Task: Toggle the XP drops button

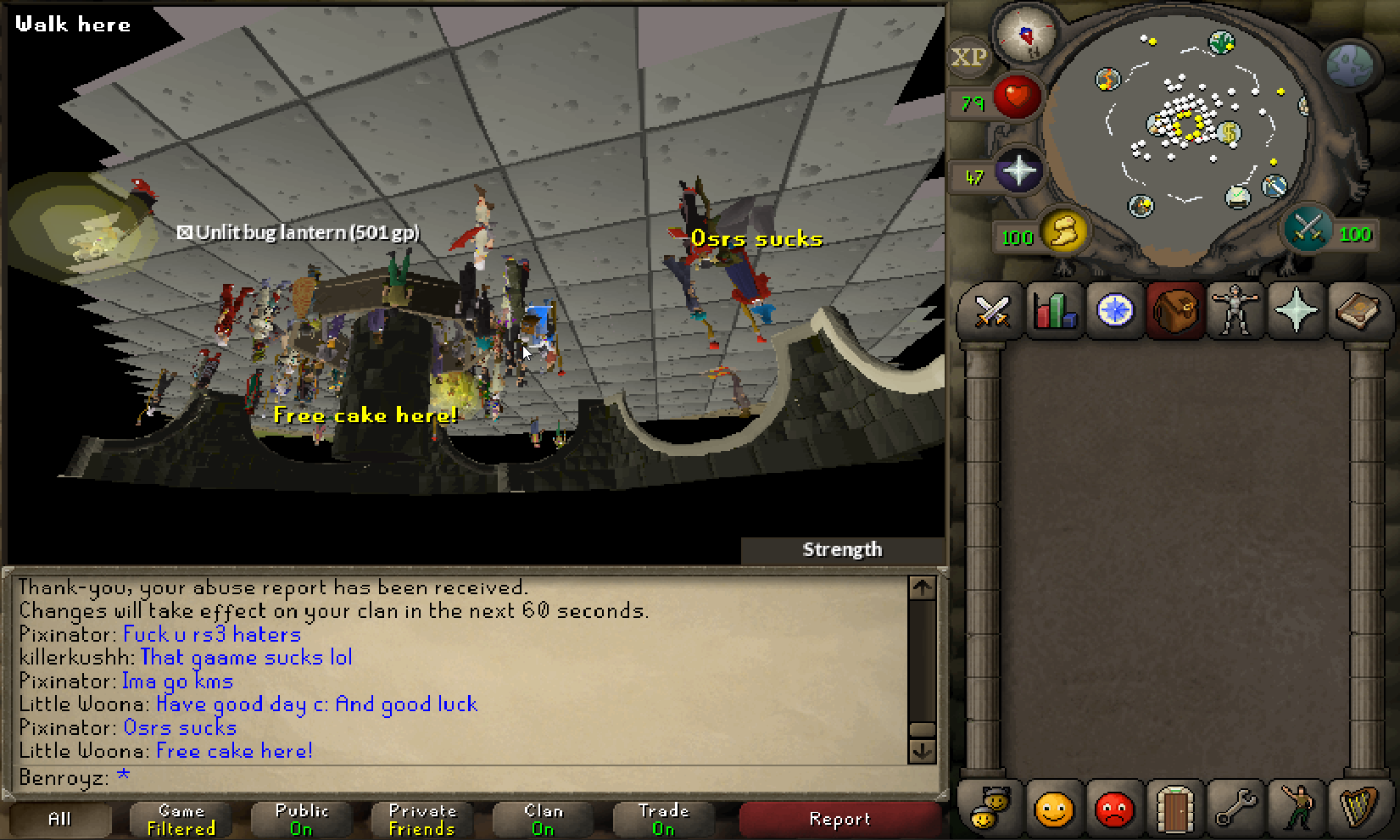Action: [x=968, y=58]
